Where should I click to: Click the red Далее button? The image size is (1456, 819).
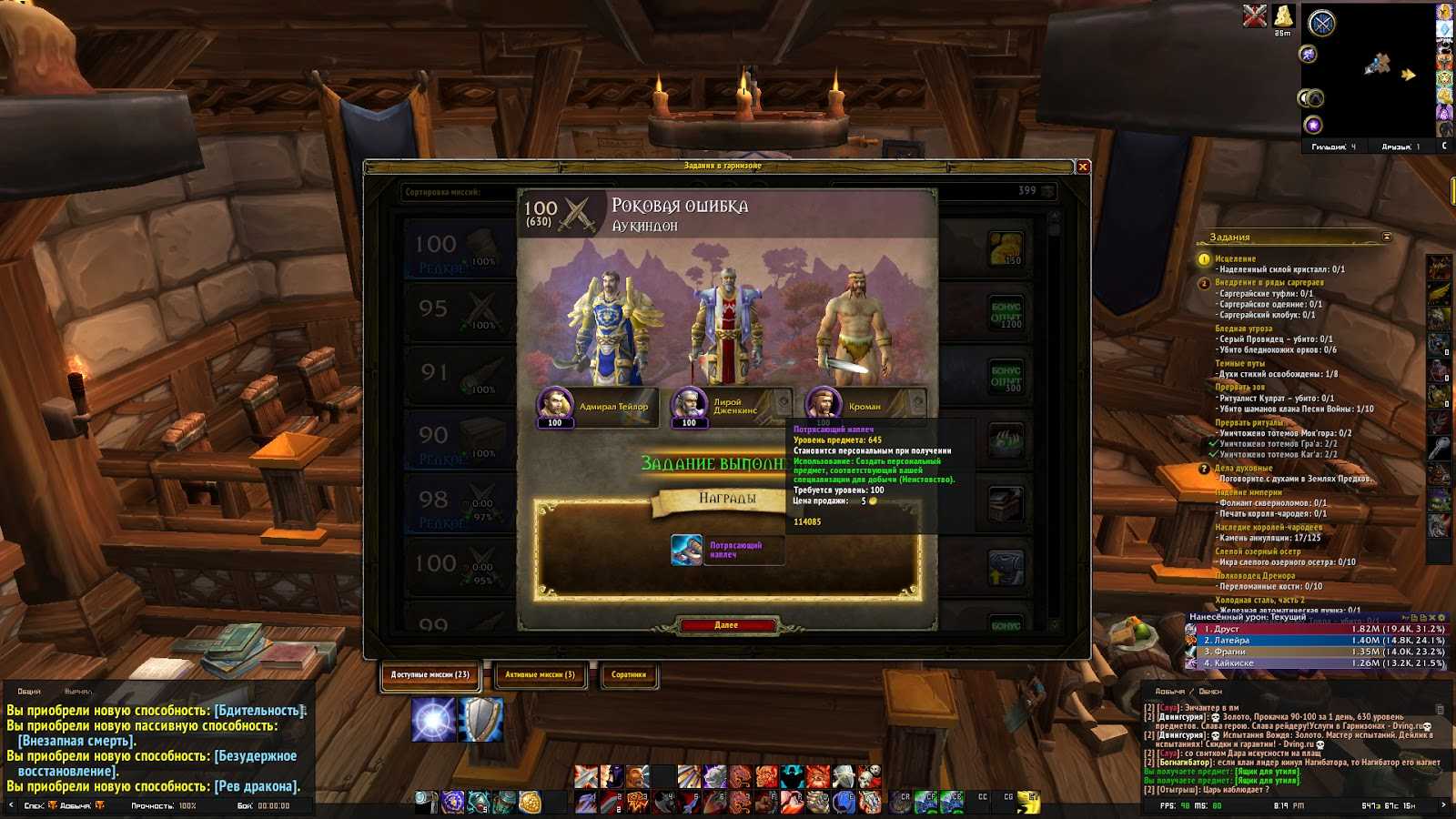[726, 625]
